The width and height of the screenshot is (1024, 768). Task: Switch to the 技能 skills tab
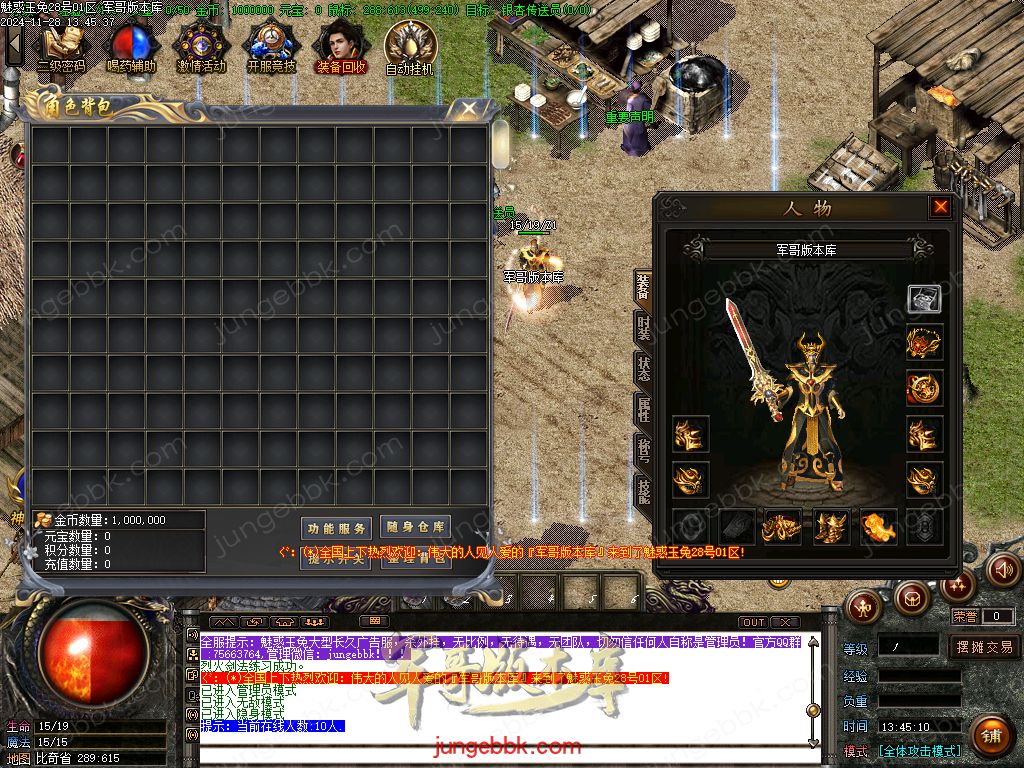643,488
